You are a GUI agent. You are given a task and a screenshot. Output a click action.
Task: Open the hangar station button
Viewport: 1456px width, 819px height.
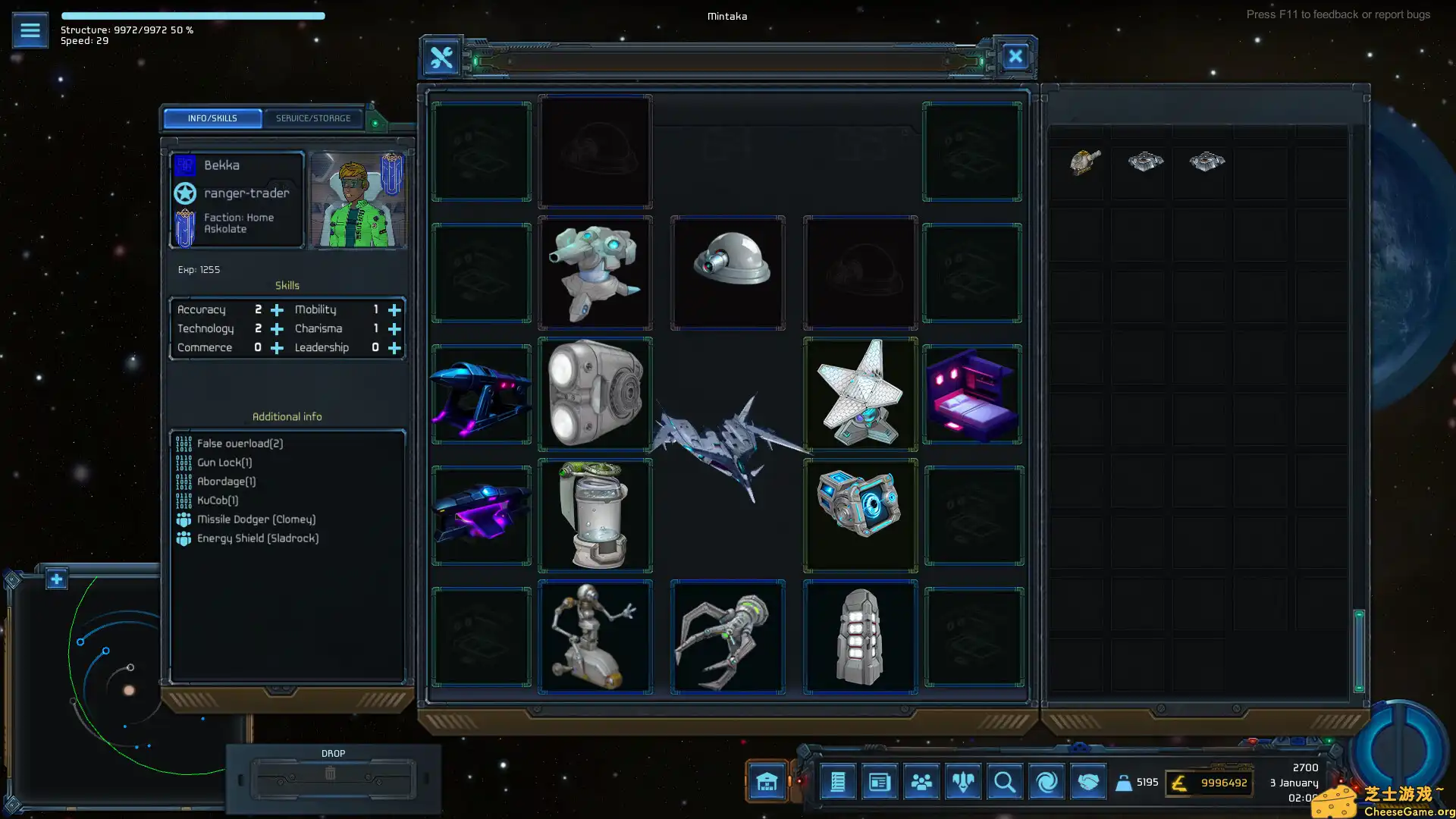tap(767, 782)
